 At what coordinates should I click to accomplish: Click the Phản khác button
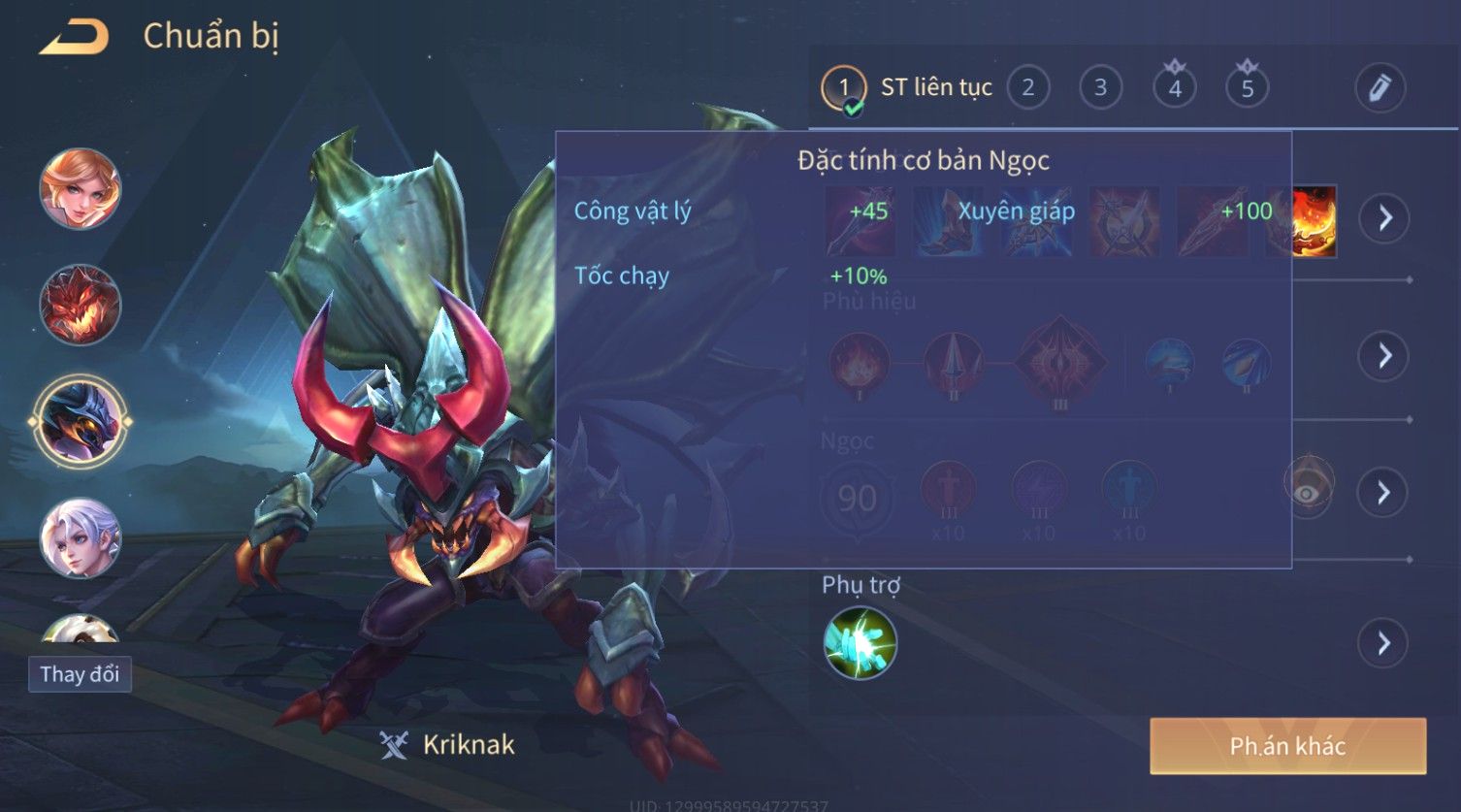tap(1287, 745)
